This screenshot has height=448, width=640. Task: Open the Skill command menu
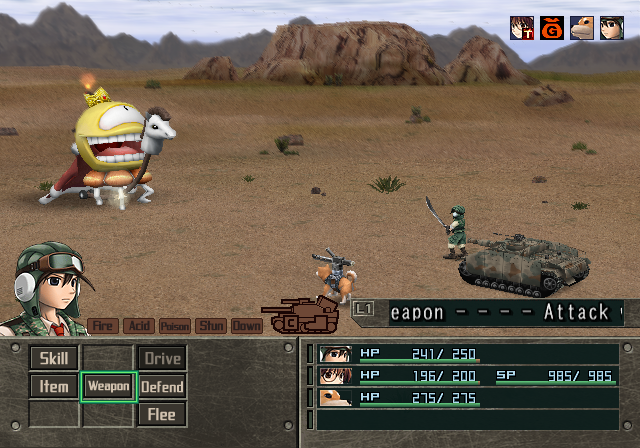click(x=54, y=358)
